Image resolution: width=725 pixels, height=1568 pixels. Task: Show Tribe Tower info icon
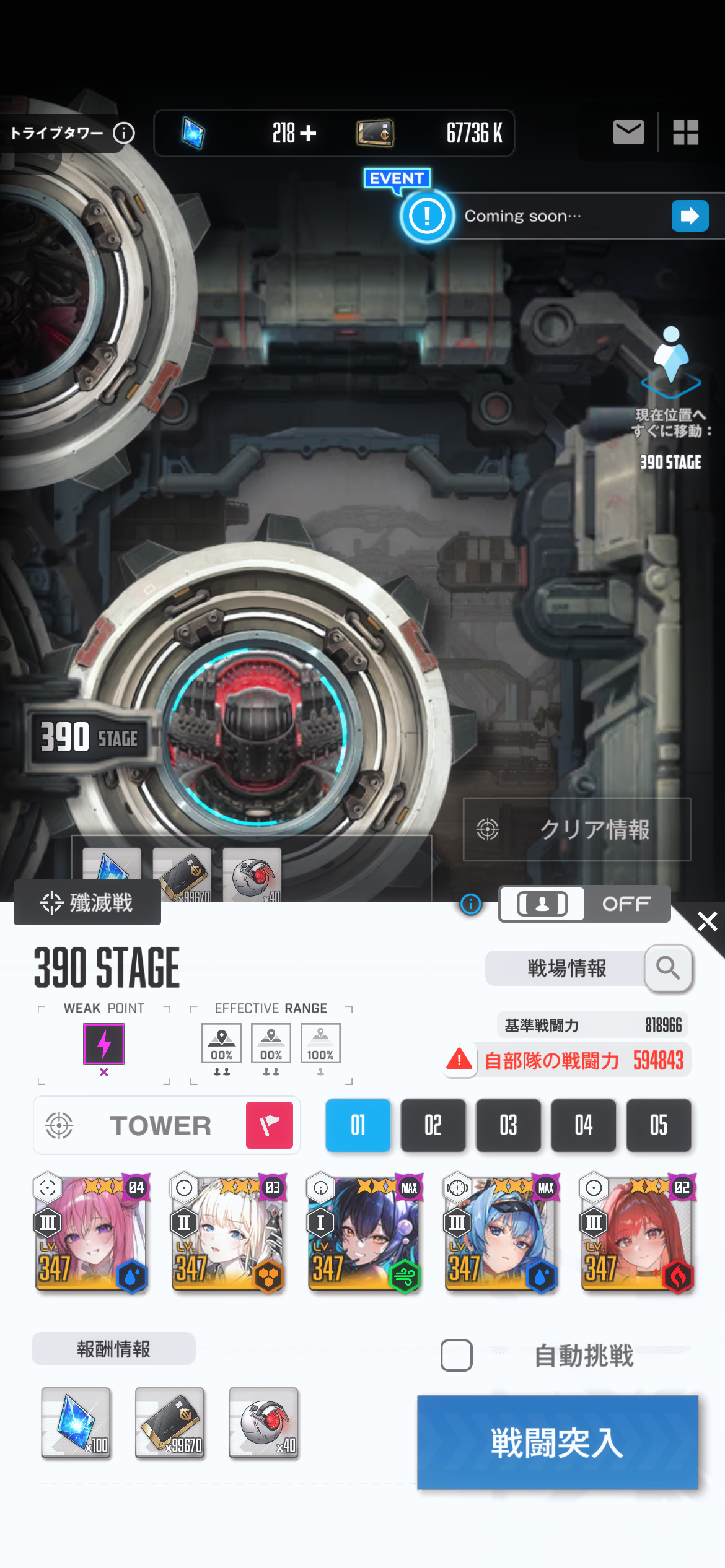pos(124,133)
